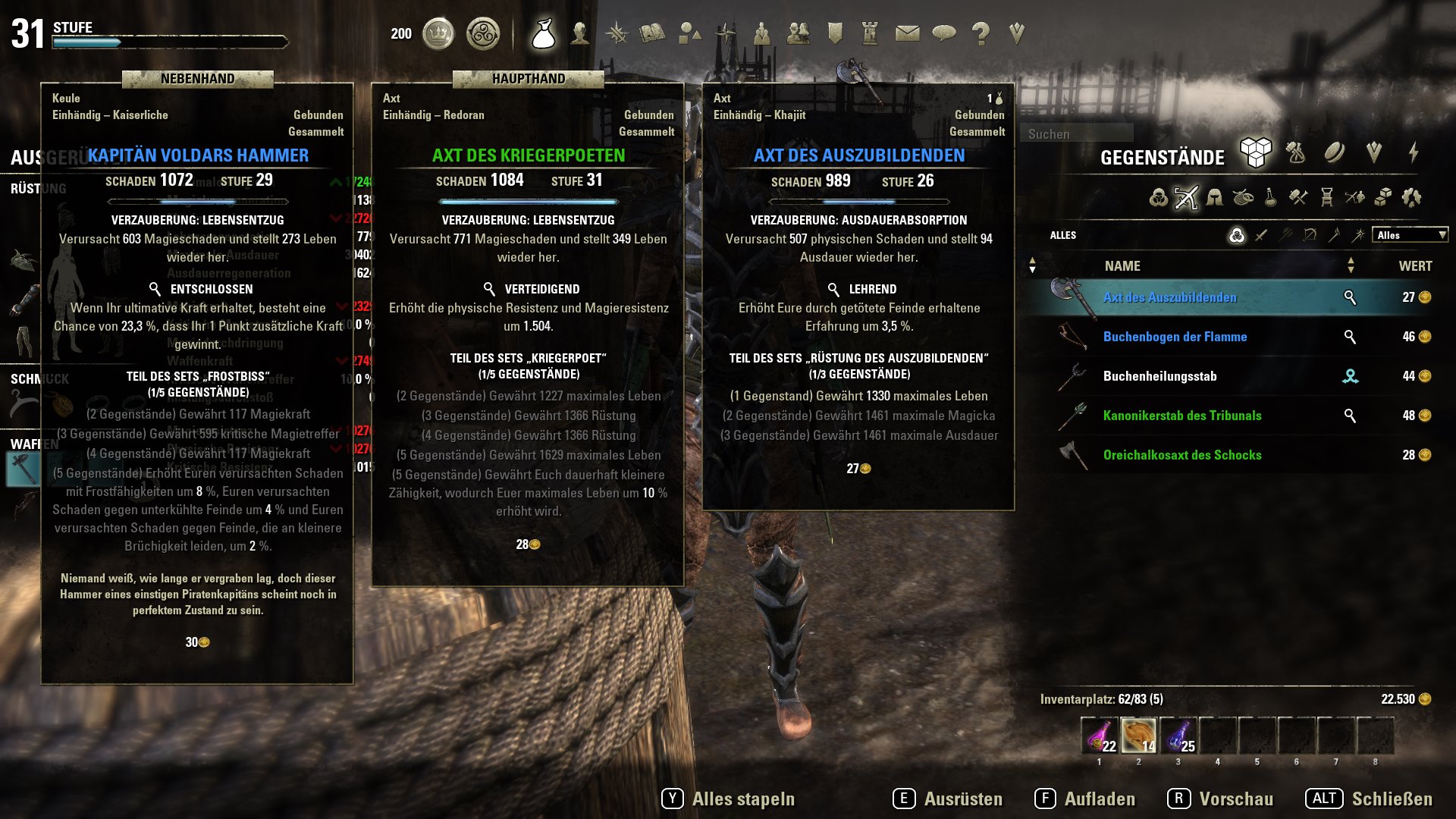The image size is (1456, 819).
Task: Open the mail envelope icon
Action: (x=908, y=33)
